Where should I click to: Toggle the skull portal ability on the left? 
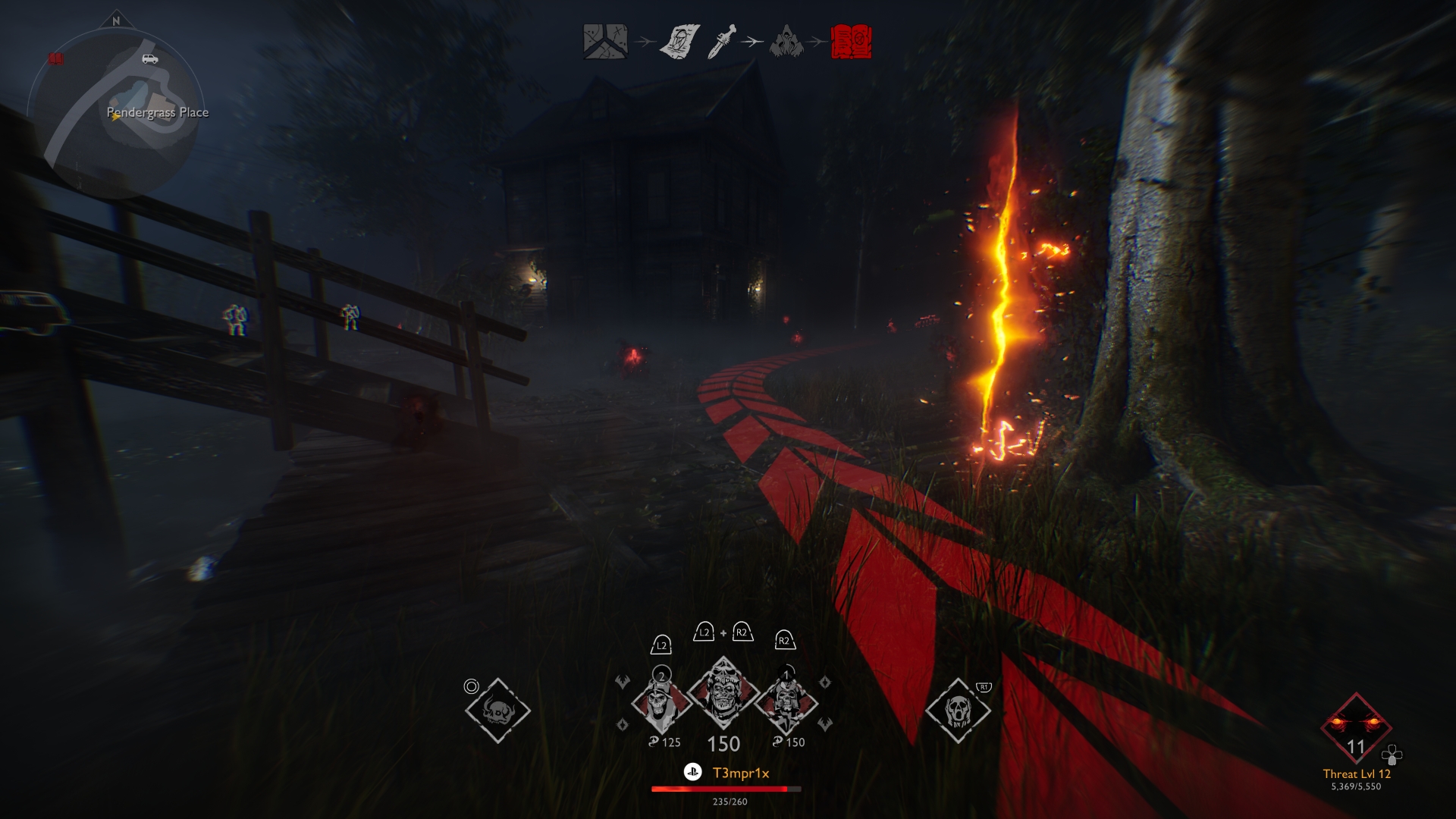click(x=497, y=709)
